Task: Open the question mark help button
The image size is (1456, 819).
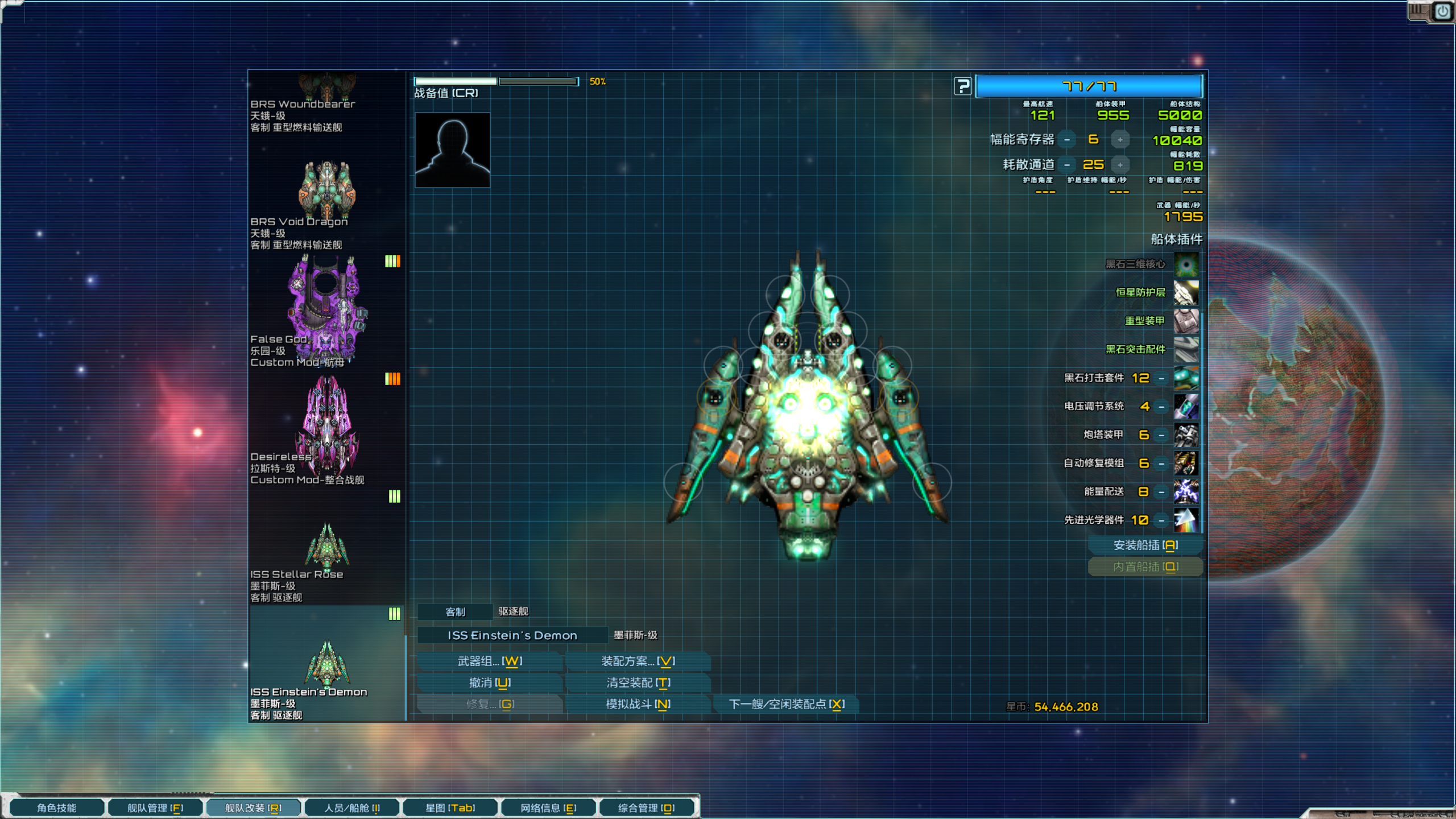Action: click(962, 86)
